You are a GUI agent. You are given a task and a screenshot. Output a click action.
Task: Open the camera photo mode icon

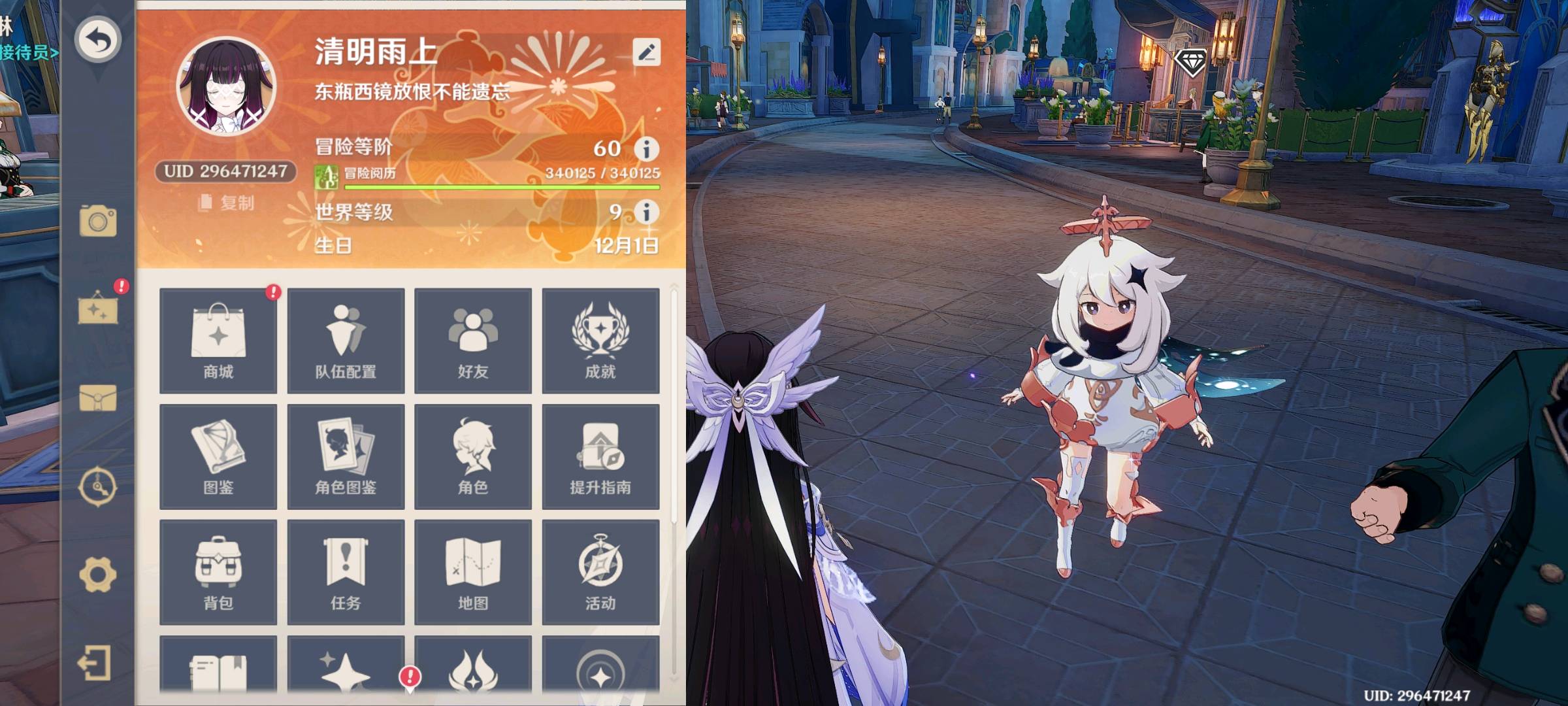[x=98, y=221]
